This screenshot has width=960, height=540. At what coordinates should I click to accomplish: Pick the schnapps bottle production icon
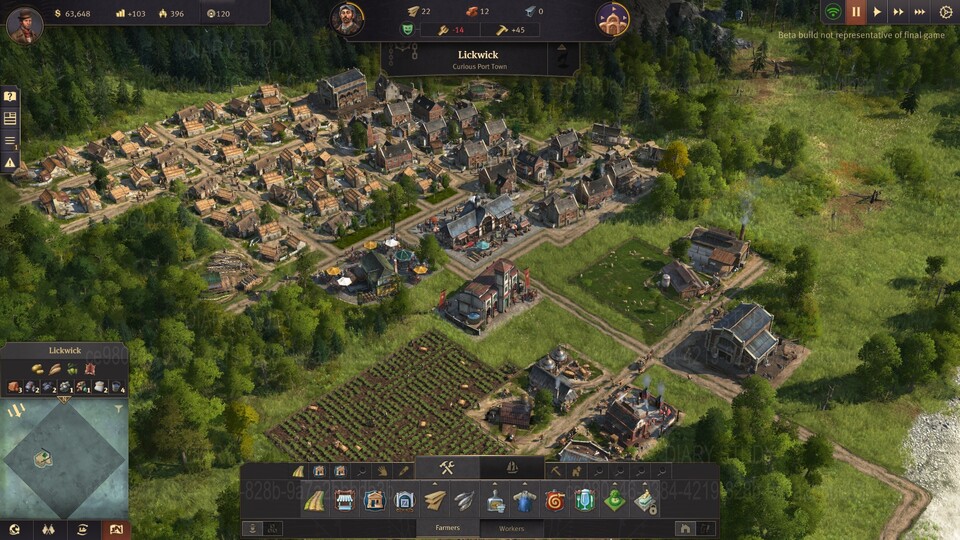495,500
